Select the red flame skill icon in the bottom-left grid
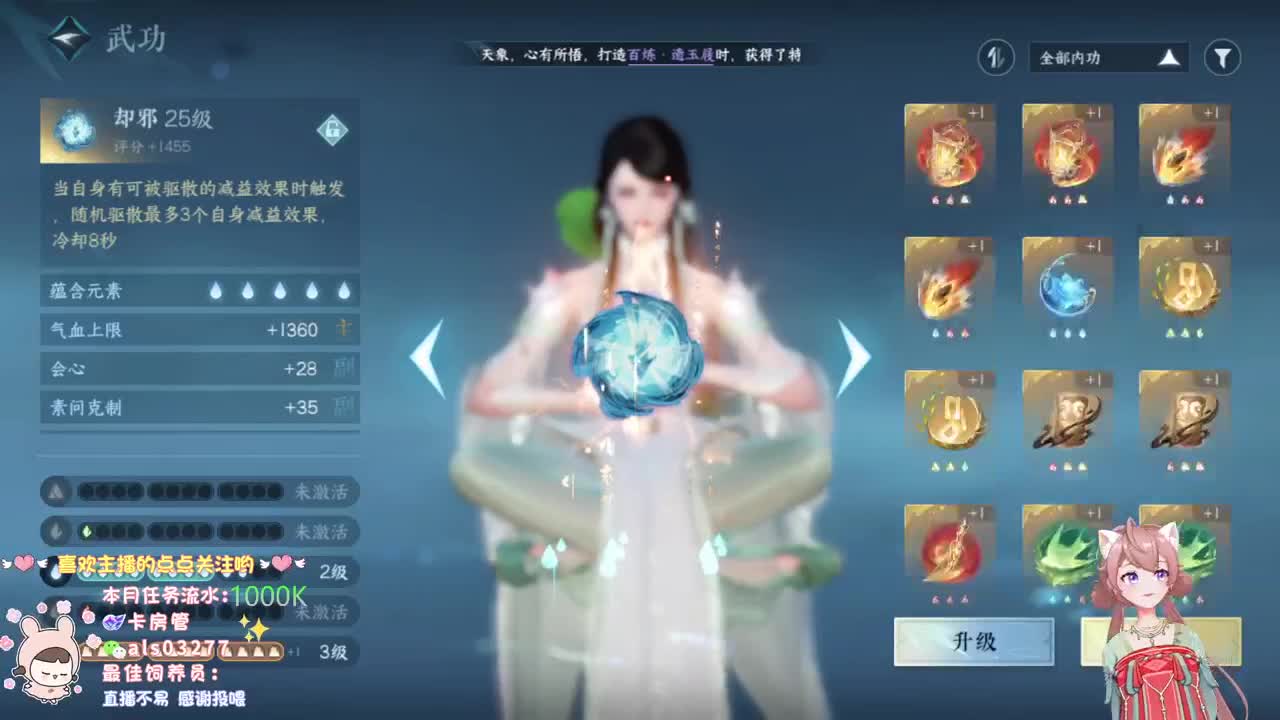This screenshot has height=720, width=1280. 948,553
